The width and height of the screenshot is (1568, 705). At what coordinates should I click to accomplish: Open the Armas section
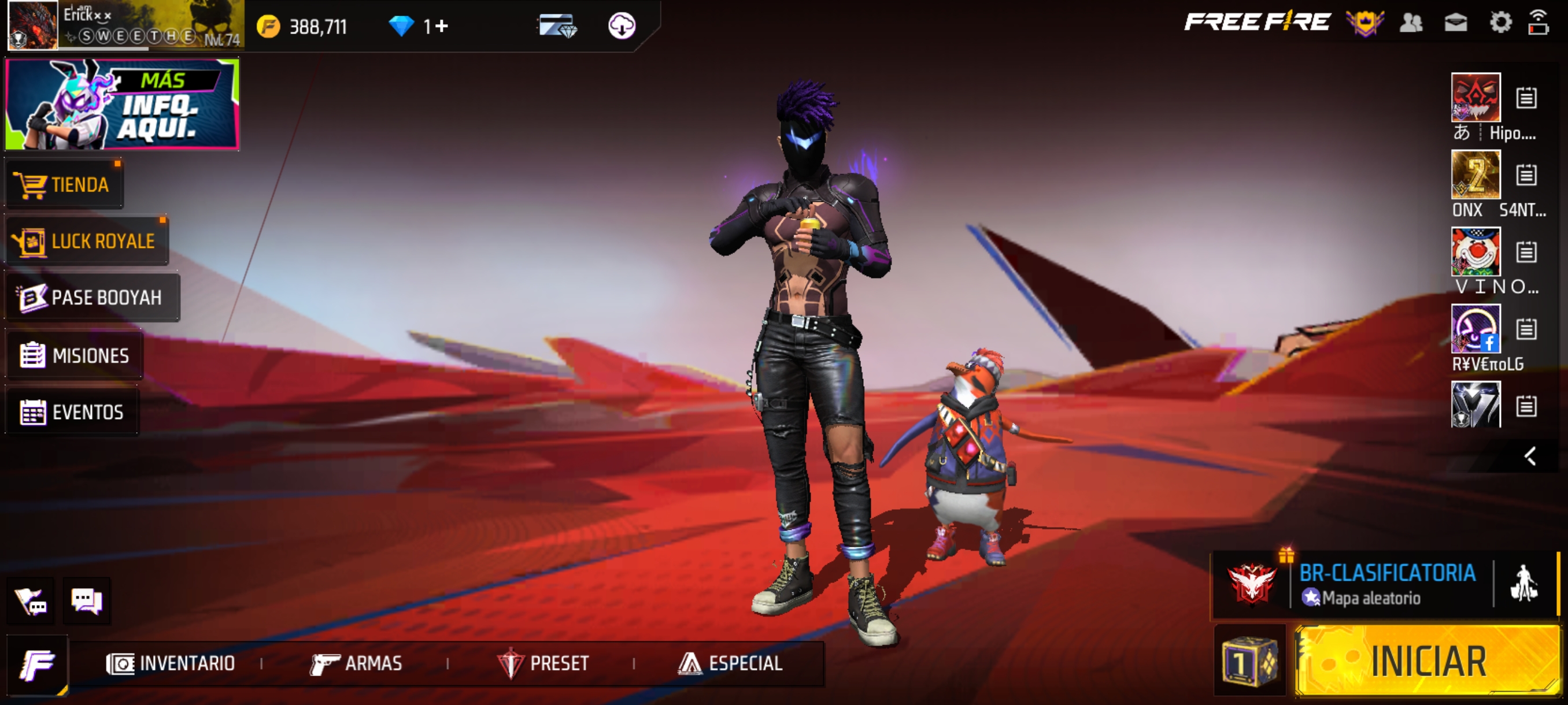[x=356, y=663]
